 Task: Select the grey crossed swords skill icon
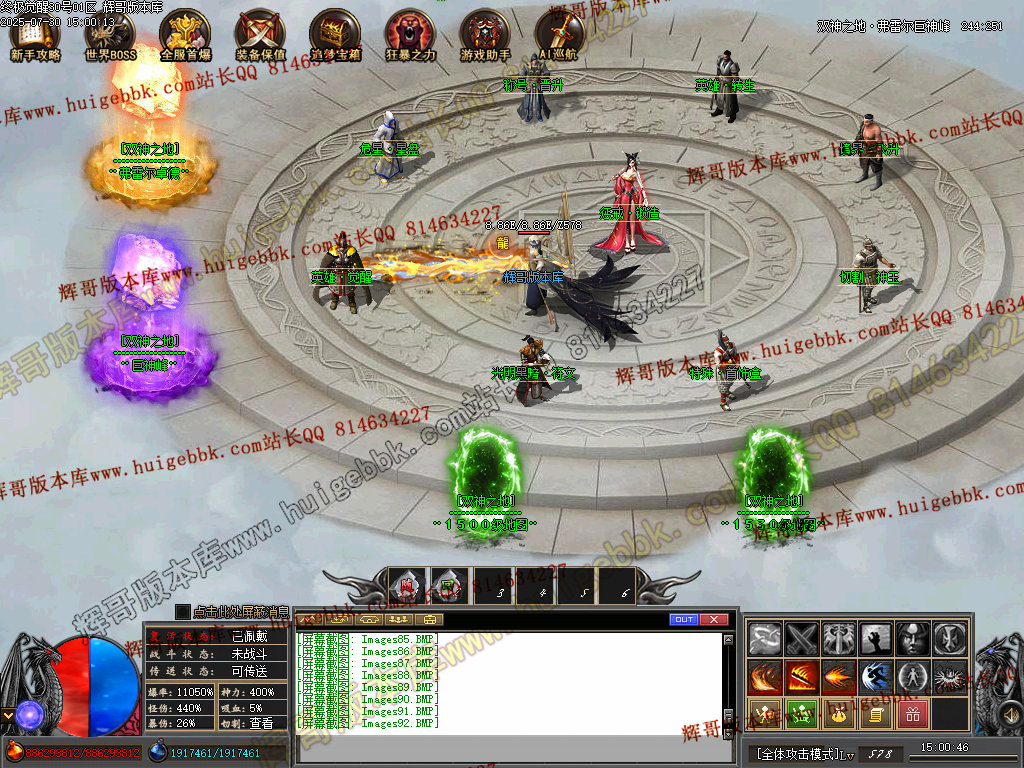click(801, 638)
